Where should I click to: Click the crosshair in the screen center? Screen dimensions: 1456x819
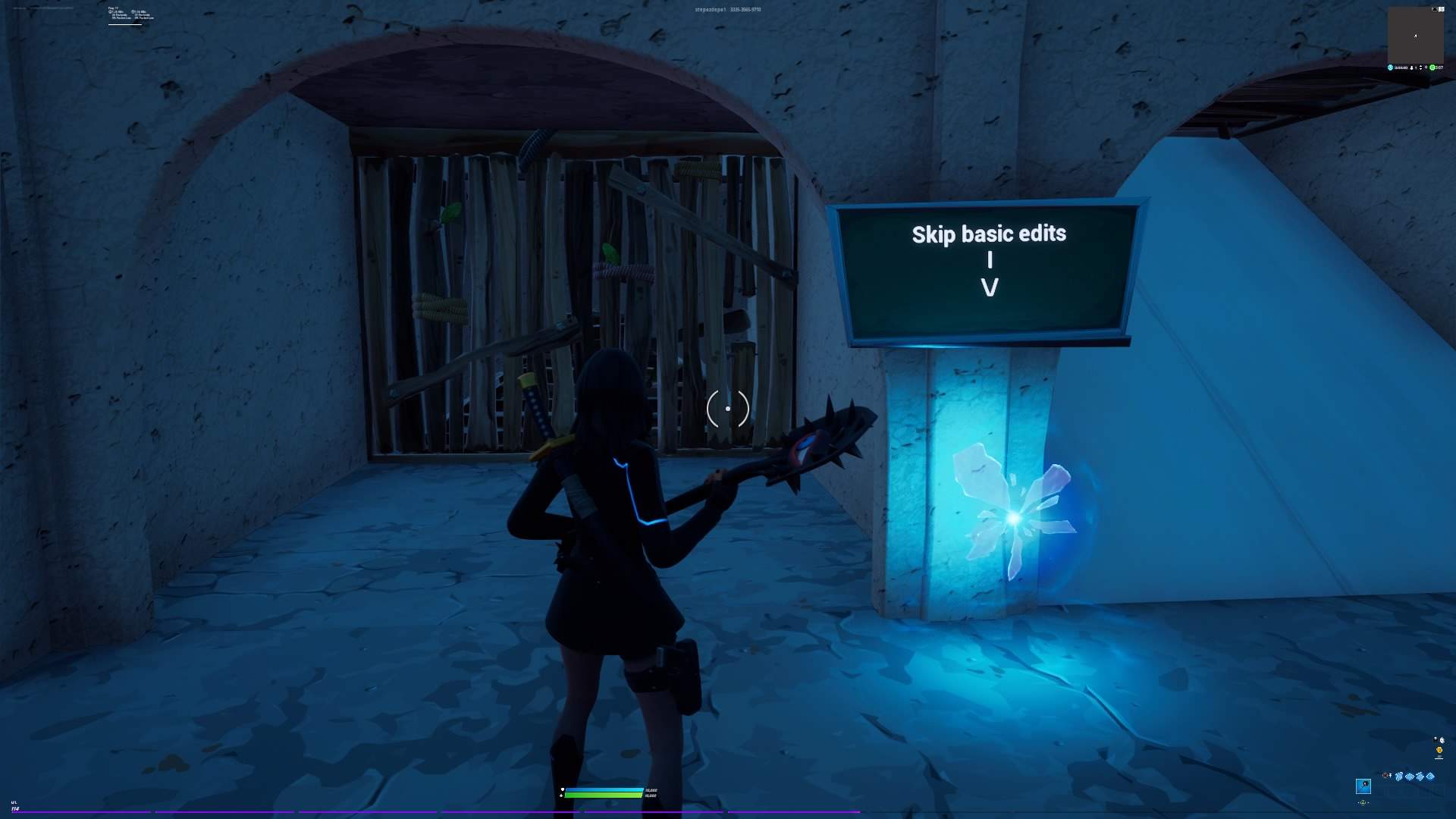(x=726, y=409)
